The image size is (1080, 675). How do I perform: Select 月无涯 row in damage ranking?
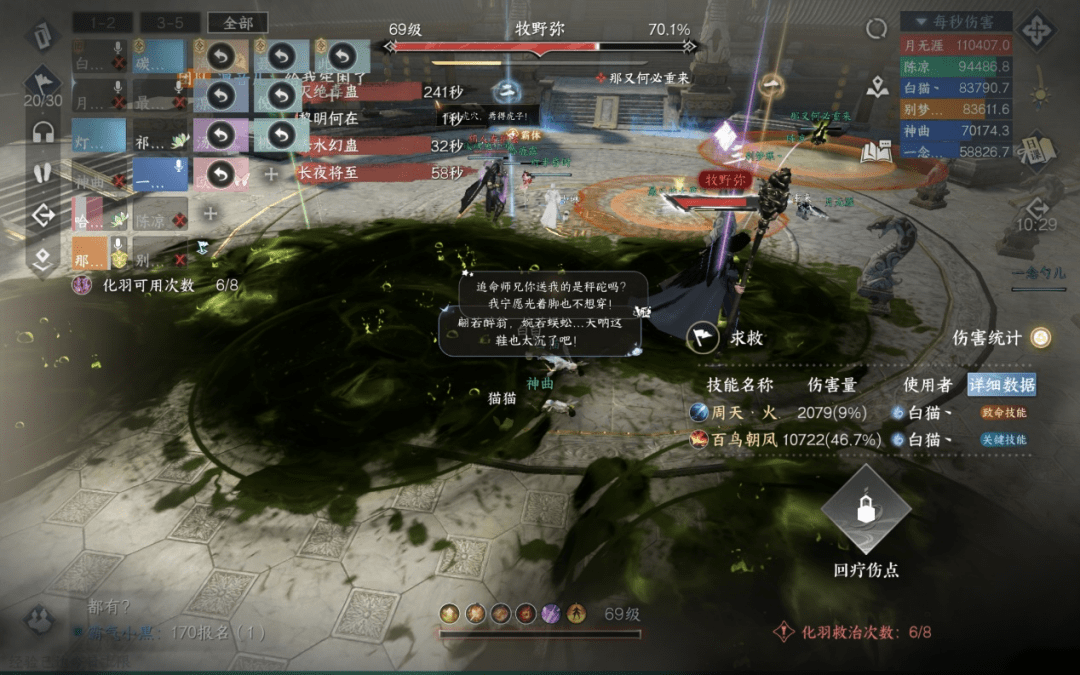click(956, 45)
